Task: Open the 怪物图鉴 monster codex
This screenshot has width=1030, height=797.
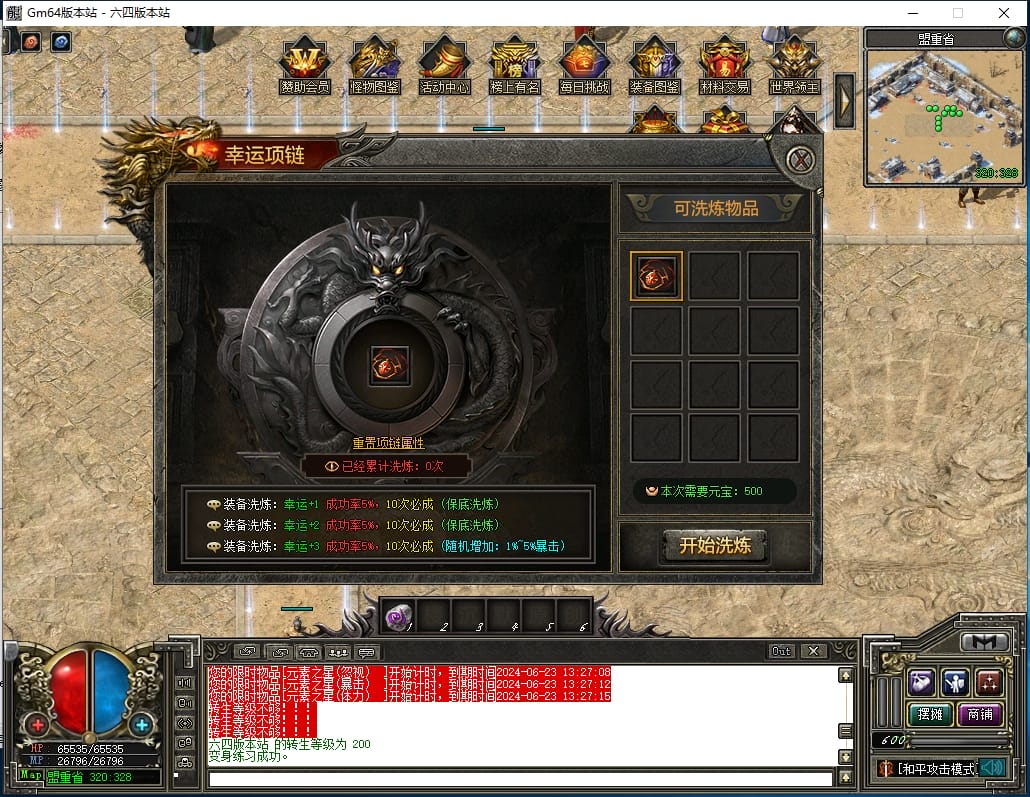Action: (x=375, y=65)
